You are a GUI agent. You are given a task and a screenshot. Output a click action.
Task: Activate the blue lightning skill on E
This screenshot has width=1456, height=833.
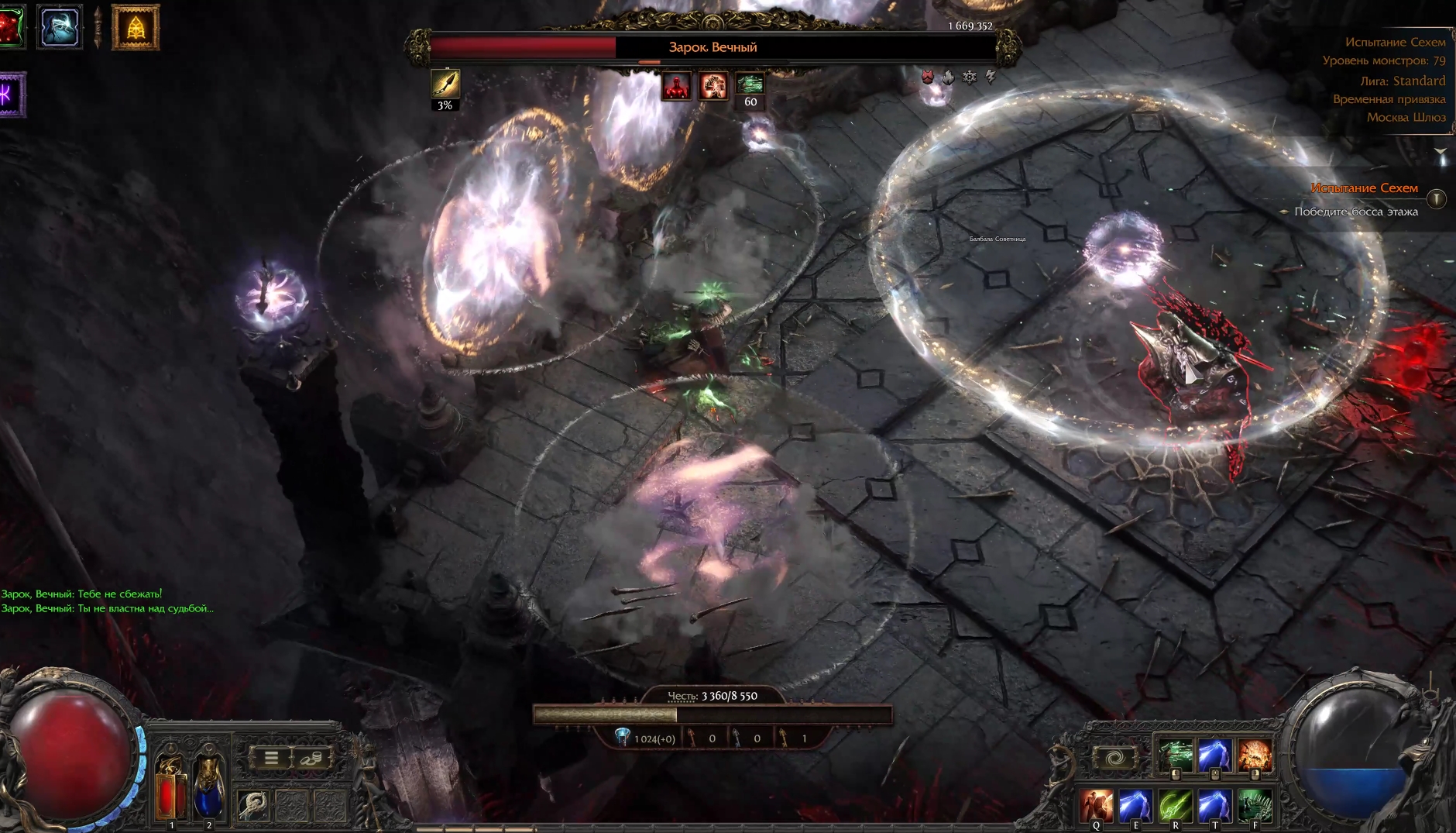[1136, 806]
